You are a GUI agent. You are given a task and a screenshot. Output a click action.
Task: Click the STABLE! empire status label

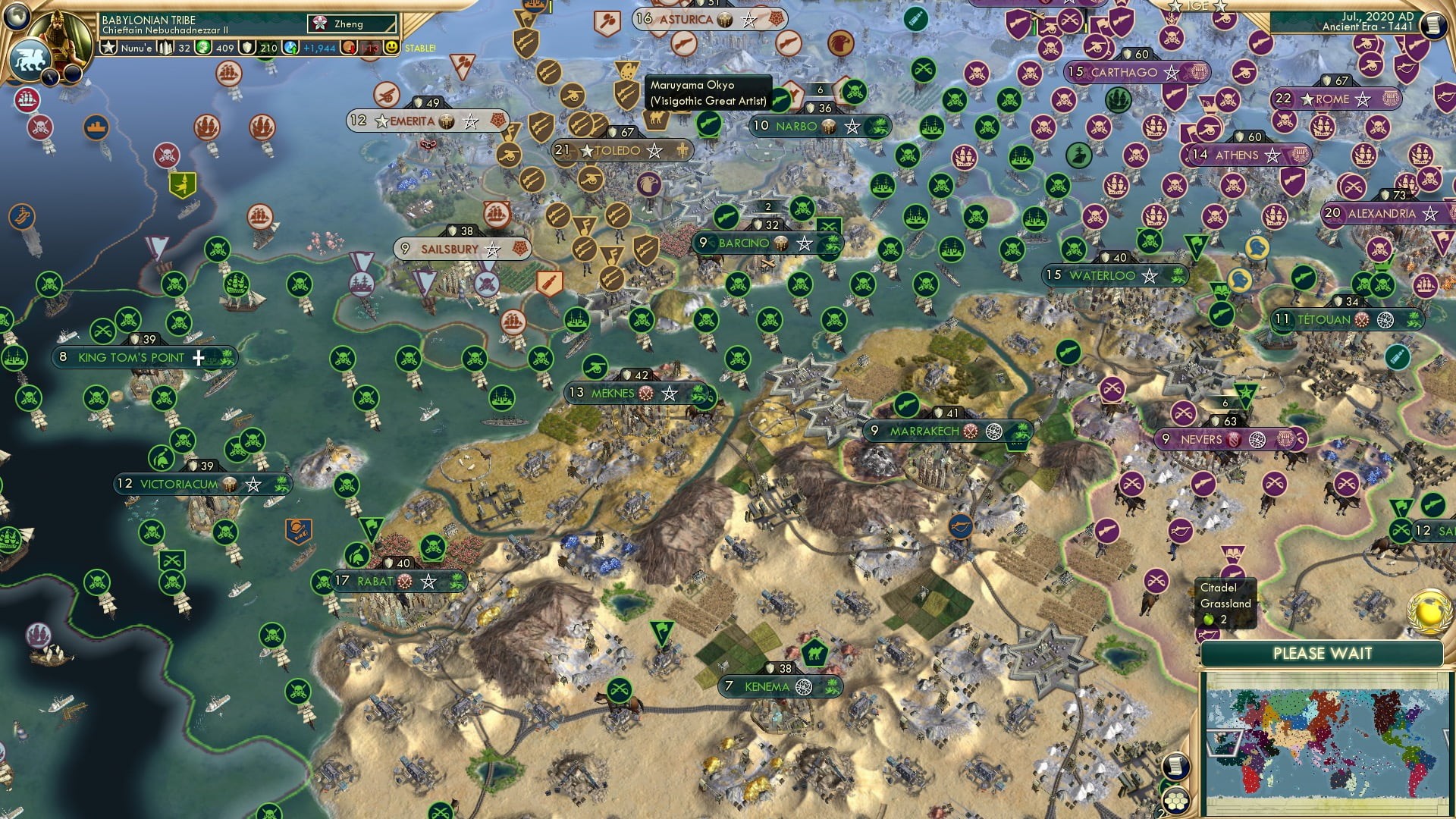click(422, 47)
